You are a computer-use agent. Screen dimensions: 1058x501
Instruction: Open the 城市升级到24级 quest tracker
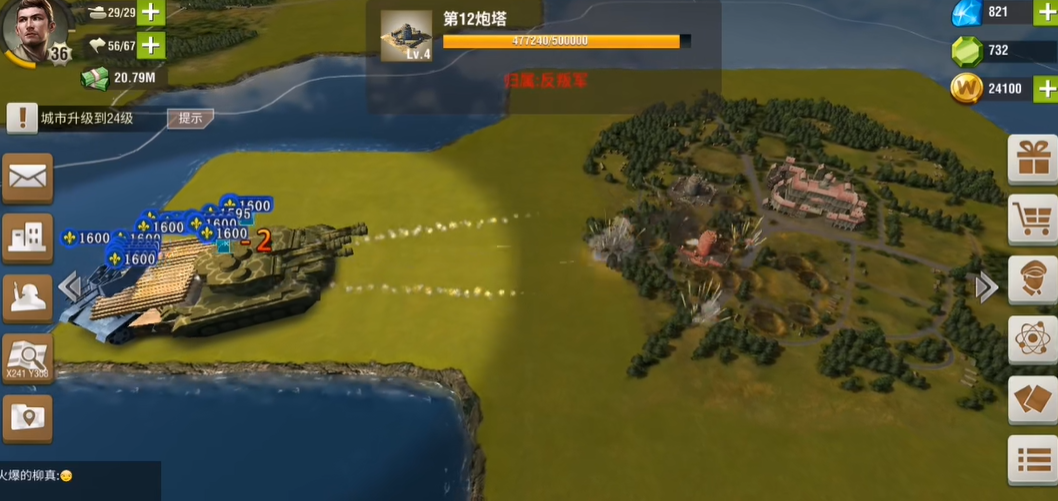[x=85, y=118]
